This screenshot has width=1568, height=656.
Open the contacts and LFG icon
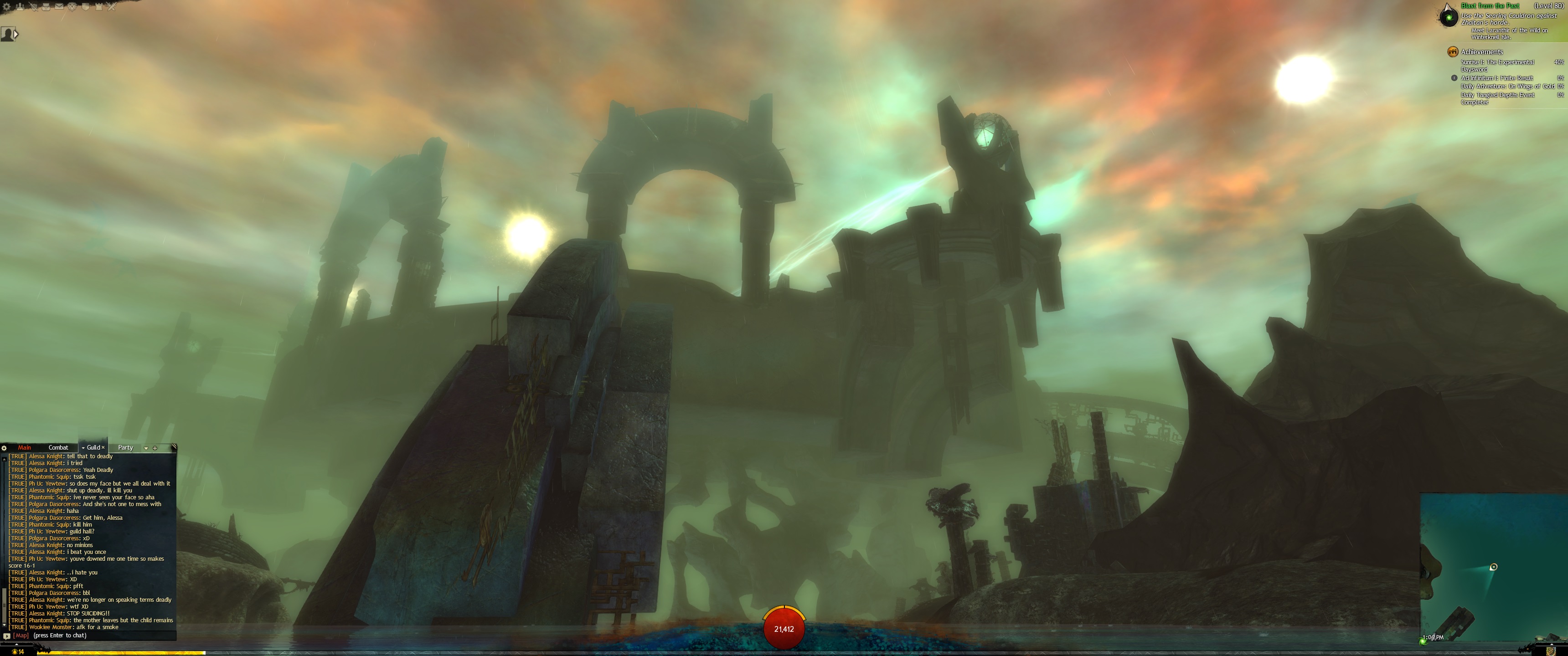[x=20, y=7]
